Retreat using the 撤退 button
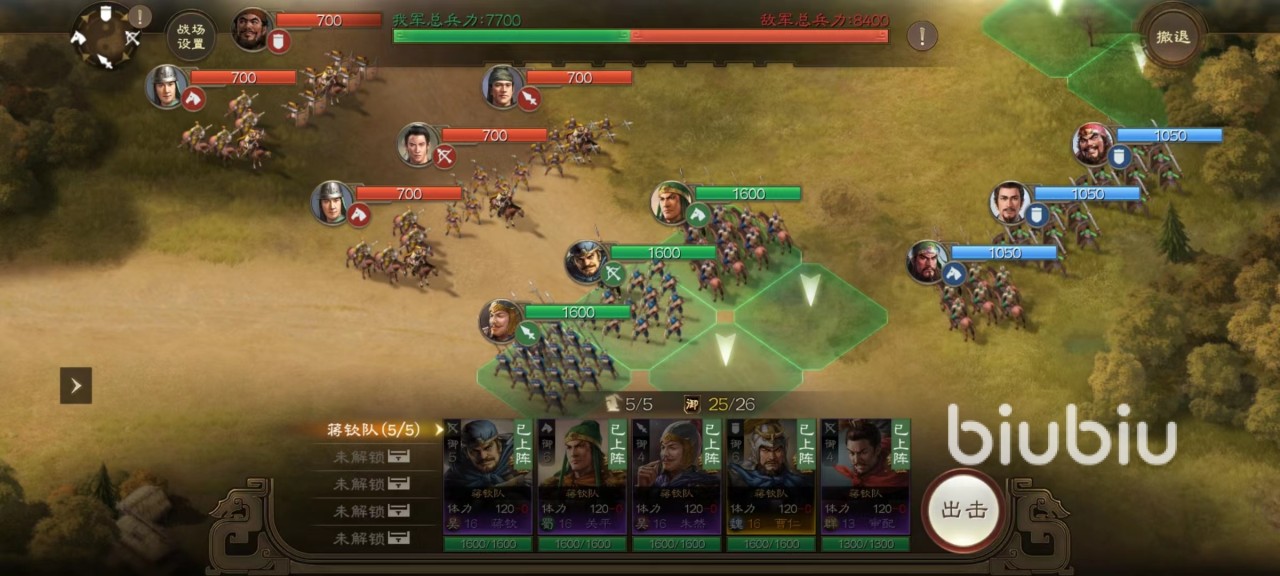 pos(1172,37)
